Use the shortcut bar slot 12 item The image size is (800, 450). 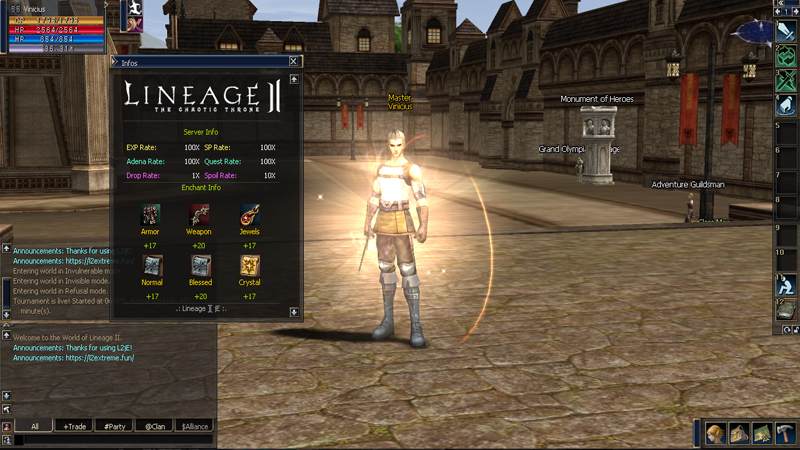coord(786,311)
